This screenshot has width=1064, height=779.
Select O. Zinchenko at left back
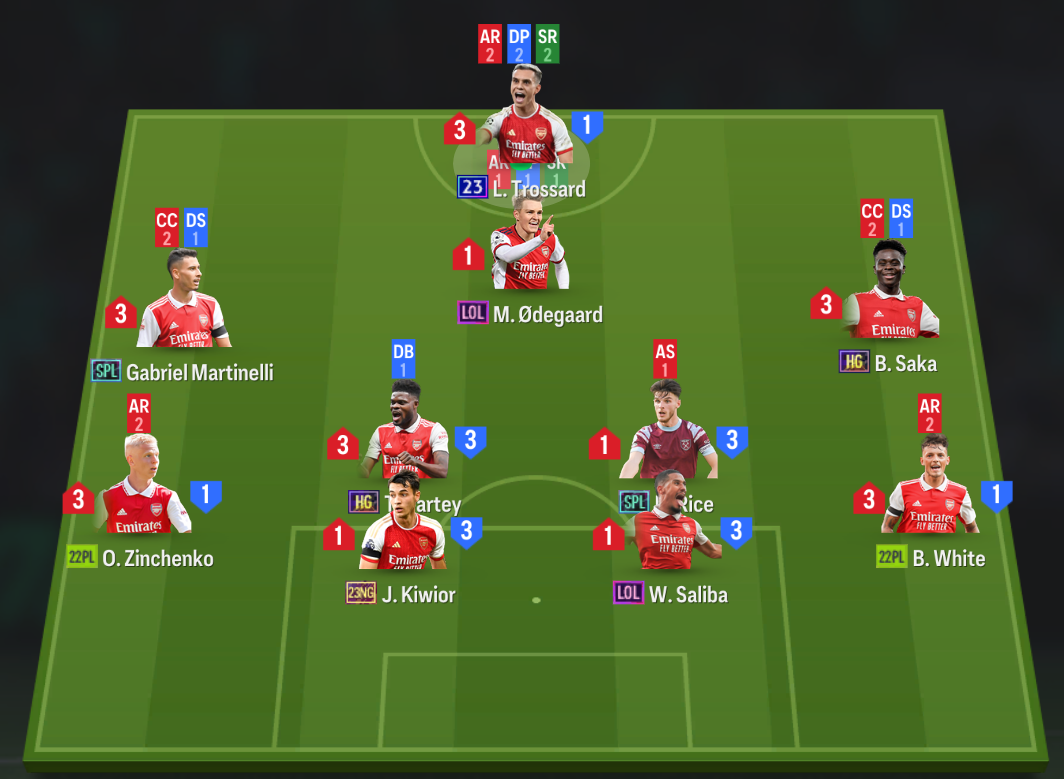[x=141, y=489]
